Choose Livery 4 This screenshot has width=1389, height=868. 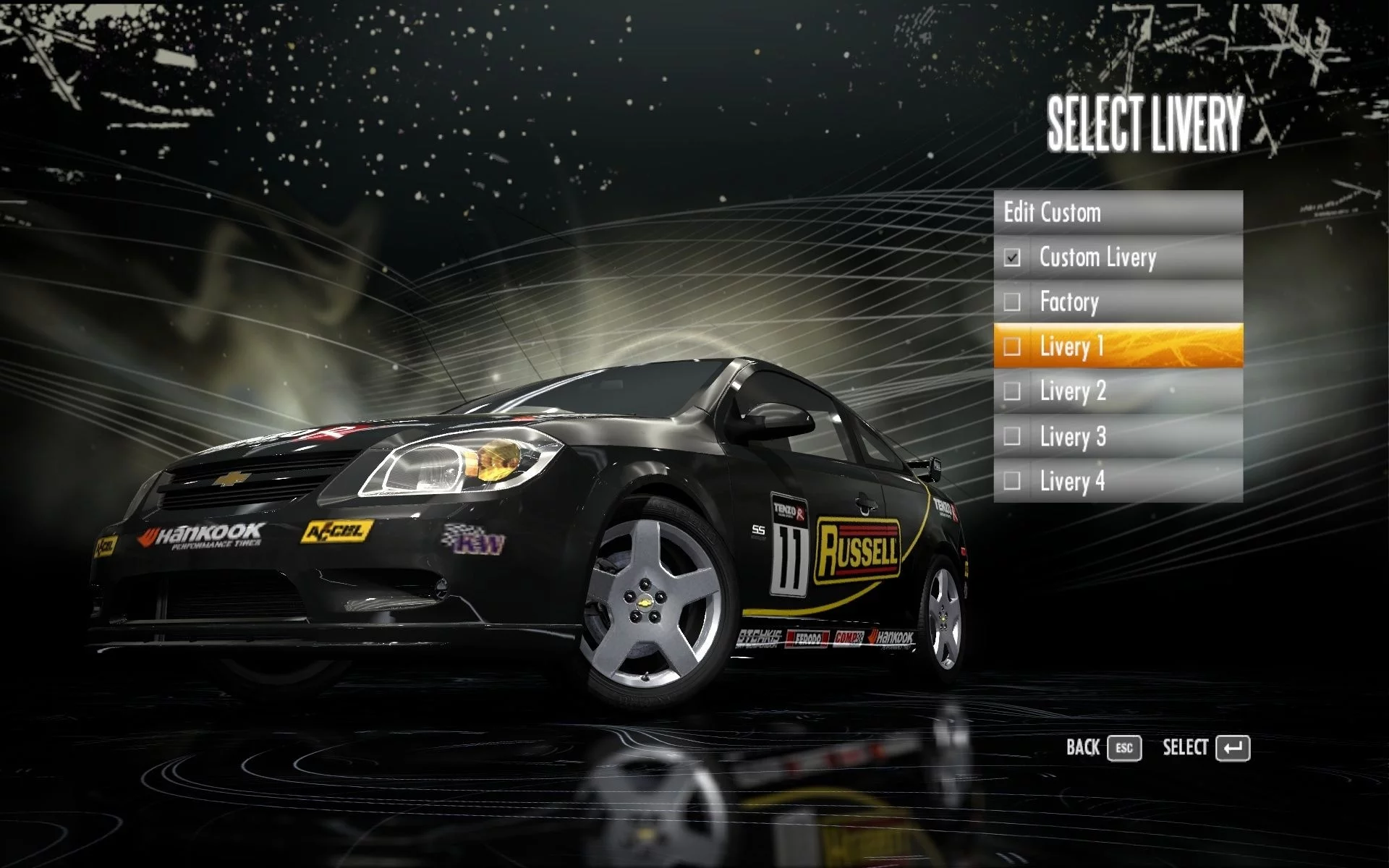(x=1118, y=481)
